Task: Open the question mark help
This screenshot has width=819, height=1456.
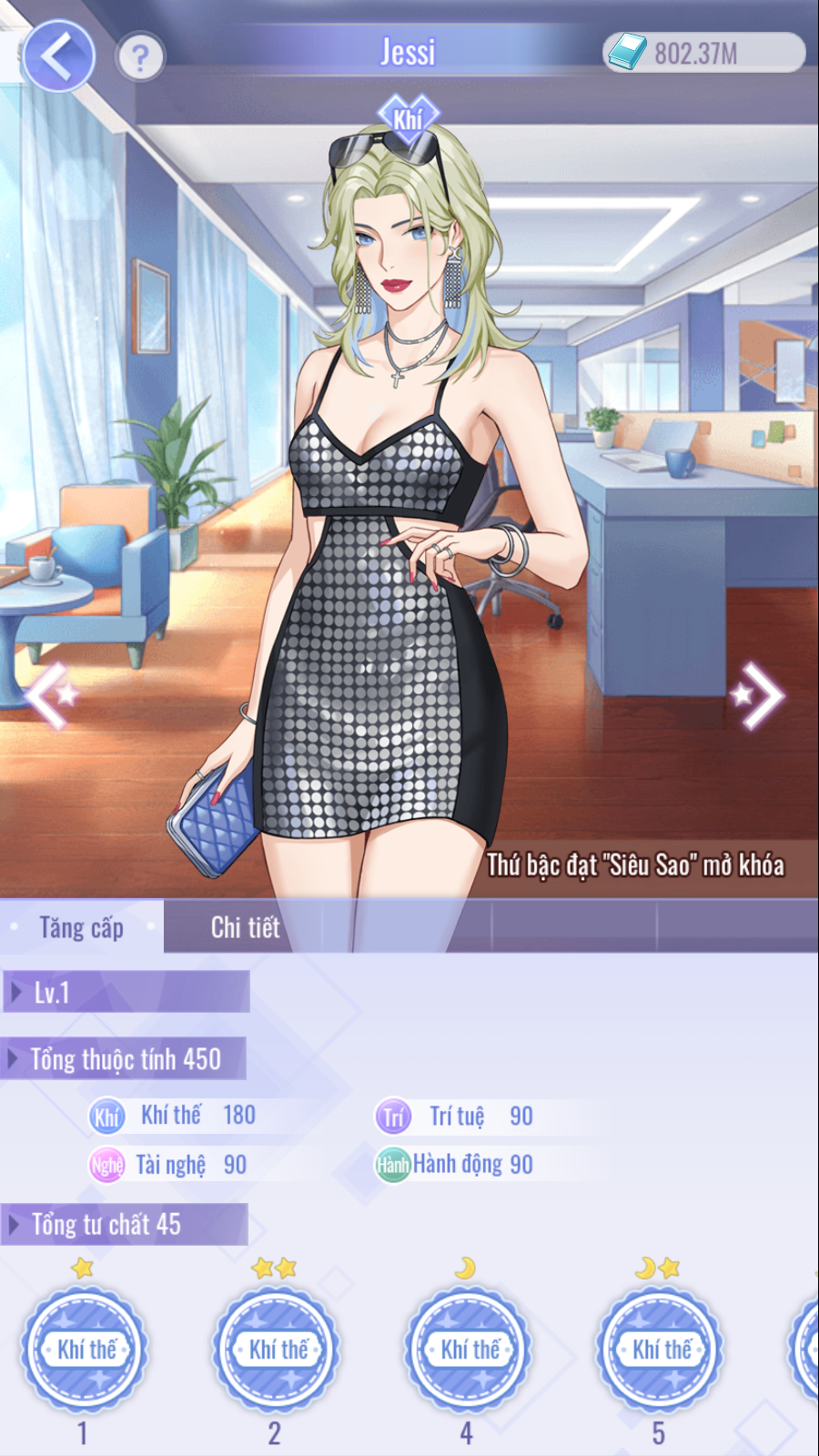Action: (x=140, y=58)
